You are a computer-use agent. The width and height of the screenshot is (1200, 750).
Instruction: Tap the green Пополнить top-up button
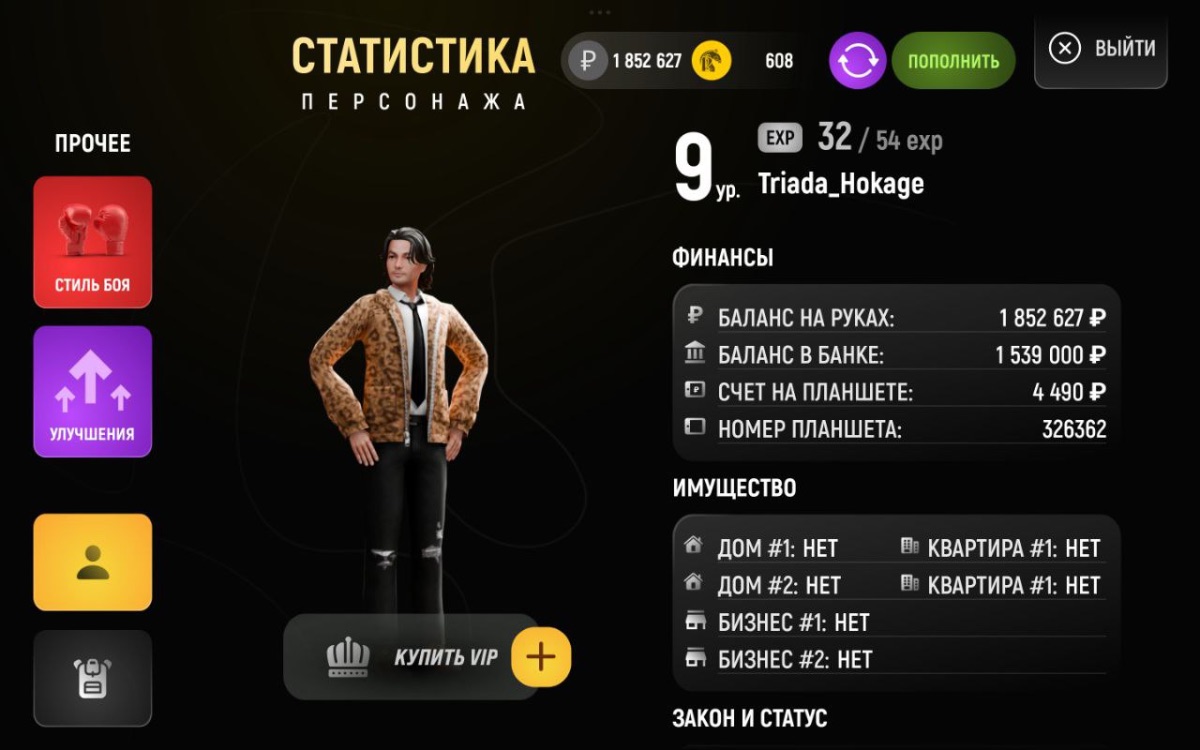953,61
